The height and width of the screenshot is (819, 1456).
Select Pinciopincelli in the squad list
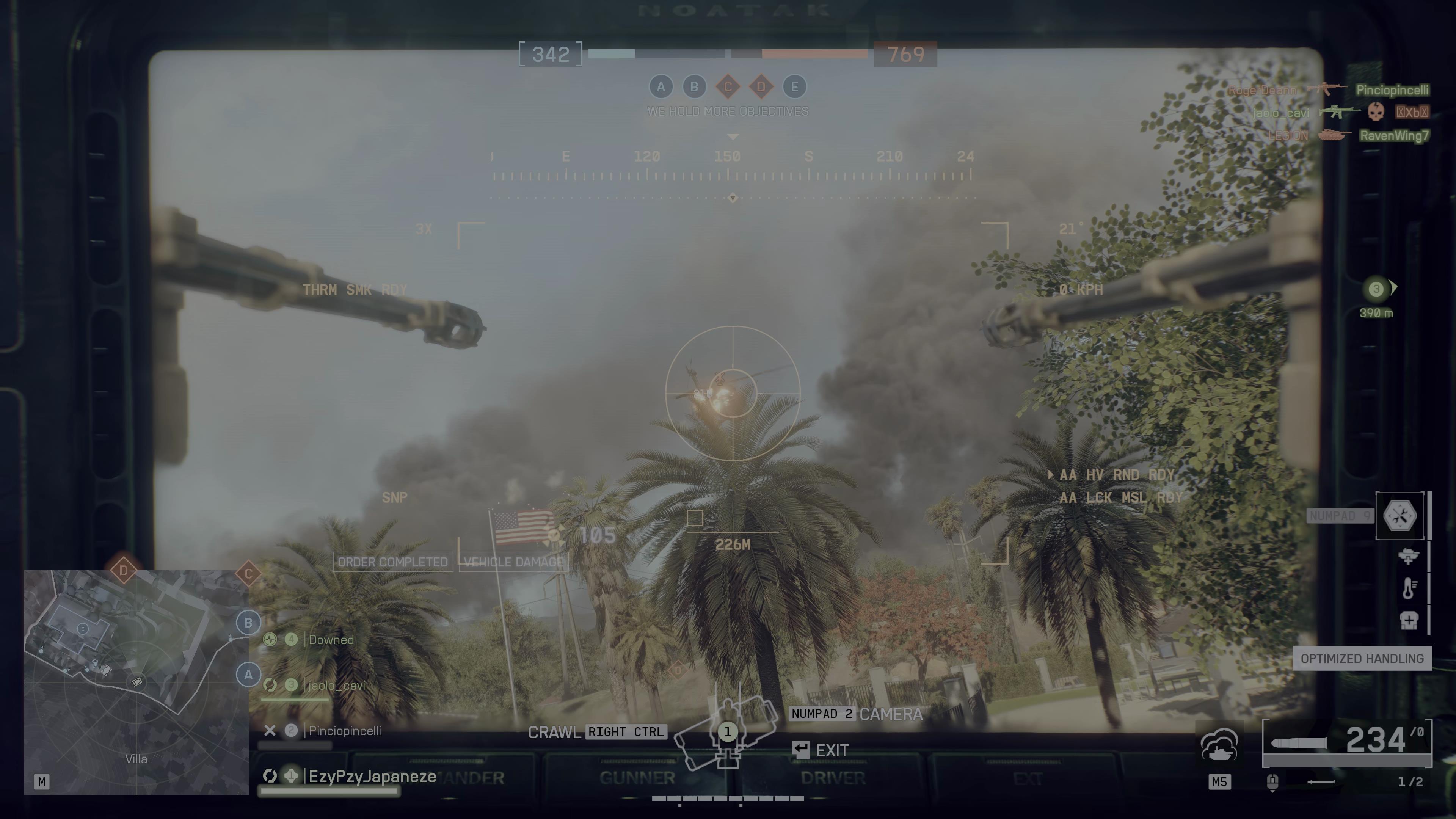tap(344, 731)
